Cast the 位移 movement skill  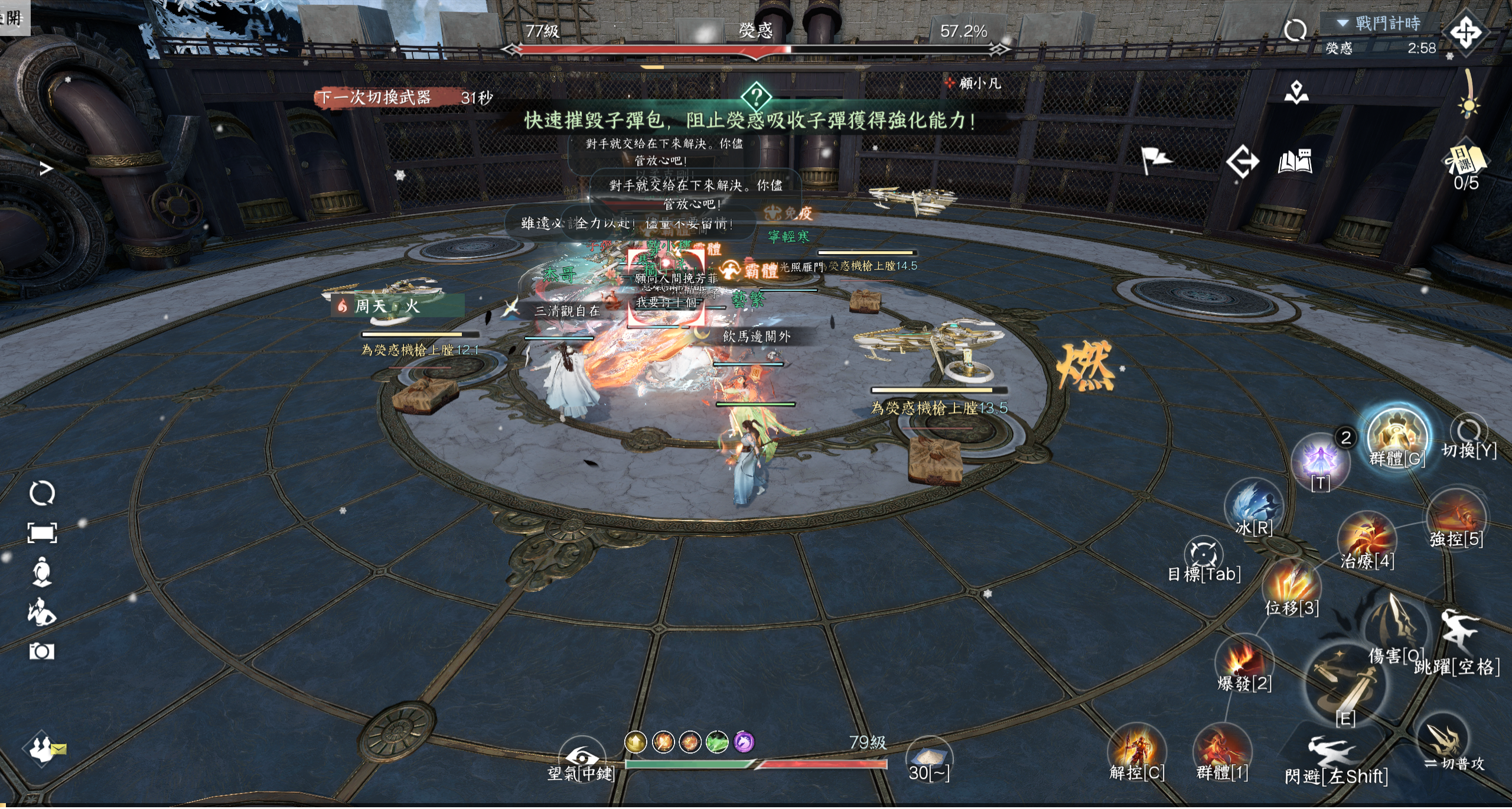[1291, 584]
